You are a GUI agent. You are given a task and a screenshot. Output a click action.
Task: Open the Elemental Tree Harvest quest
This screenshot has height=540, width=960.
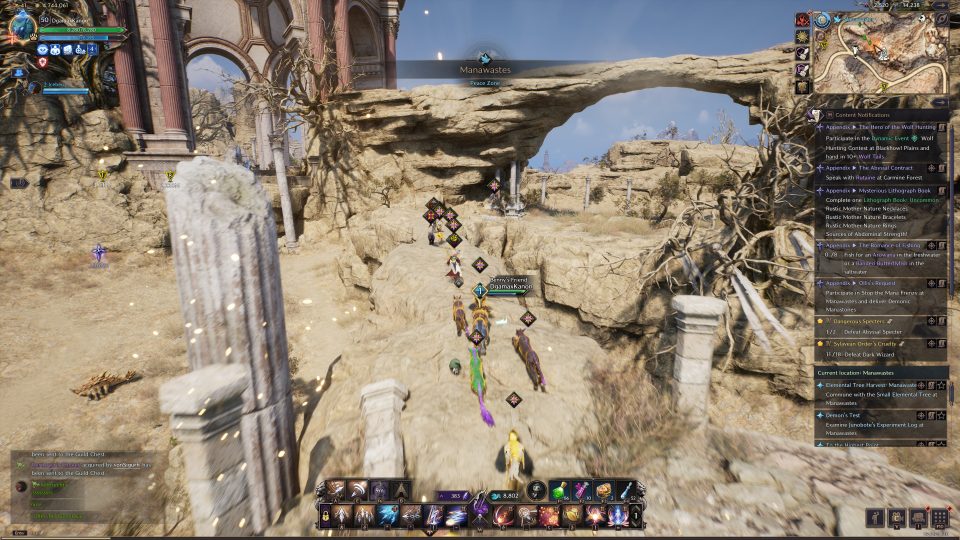tap(867, 385)
